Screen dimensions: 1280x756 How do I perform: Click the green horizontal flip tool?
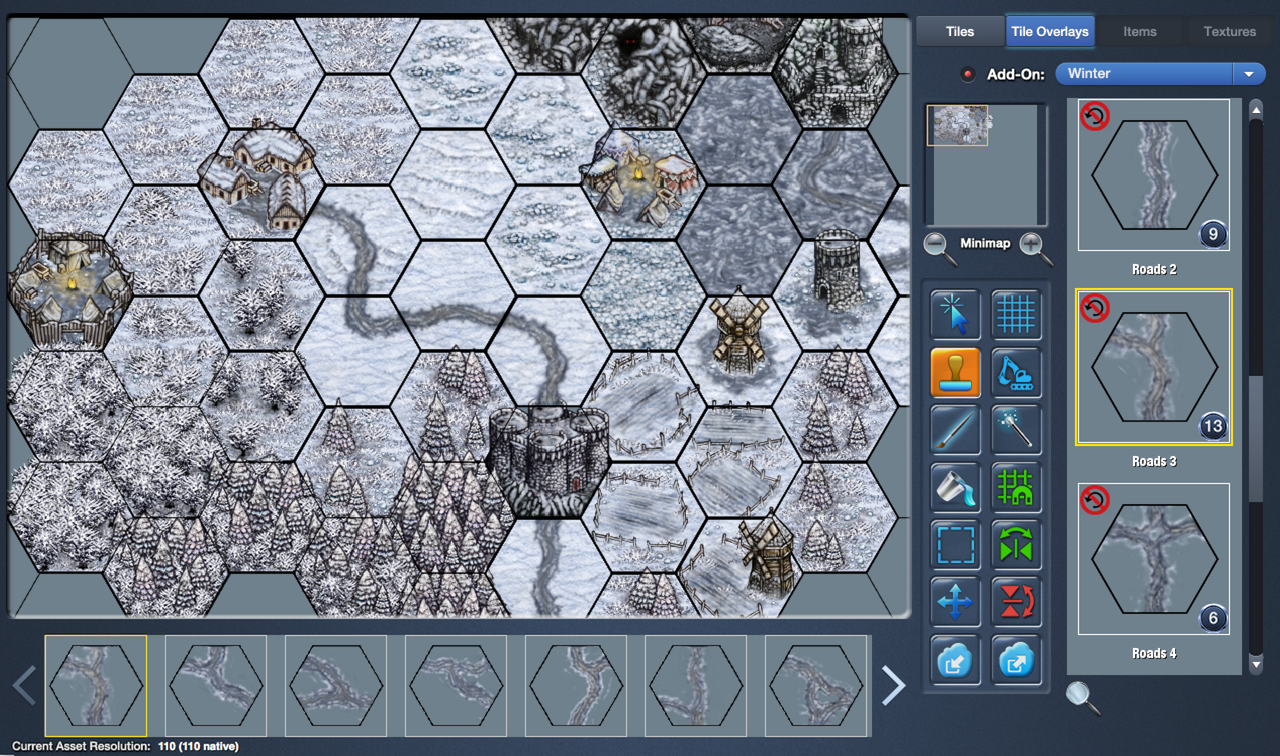[1016, 546]
